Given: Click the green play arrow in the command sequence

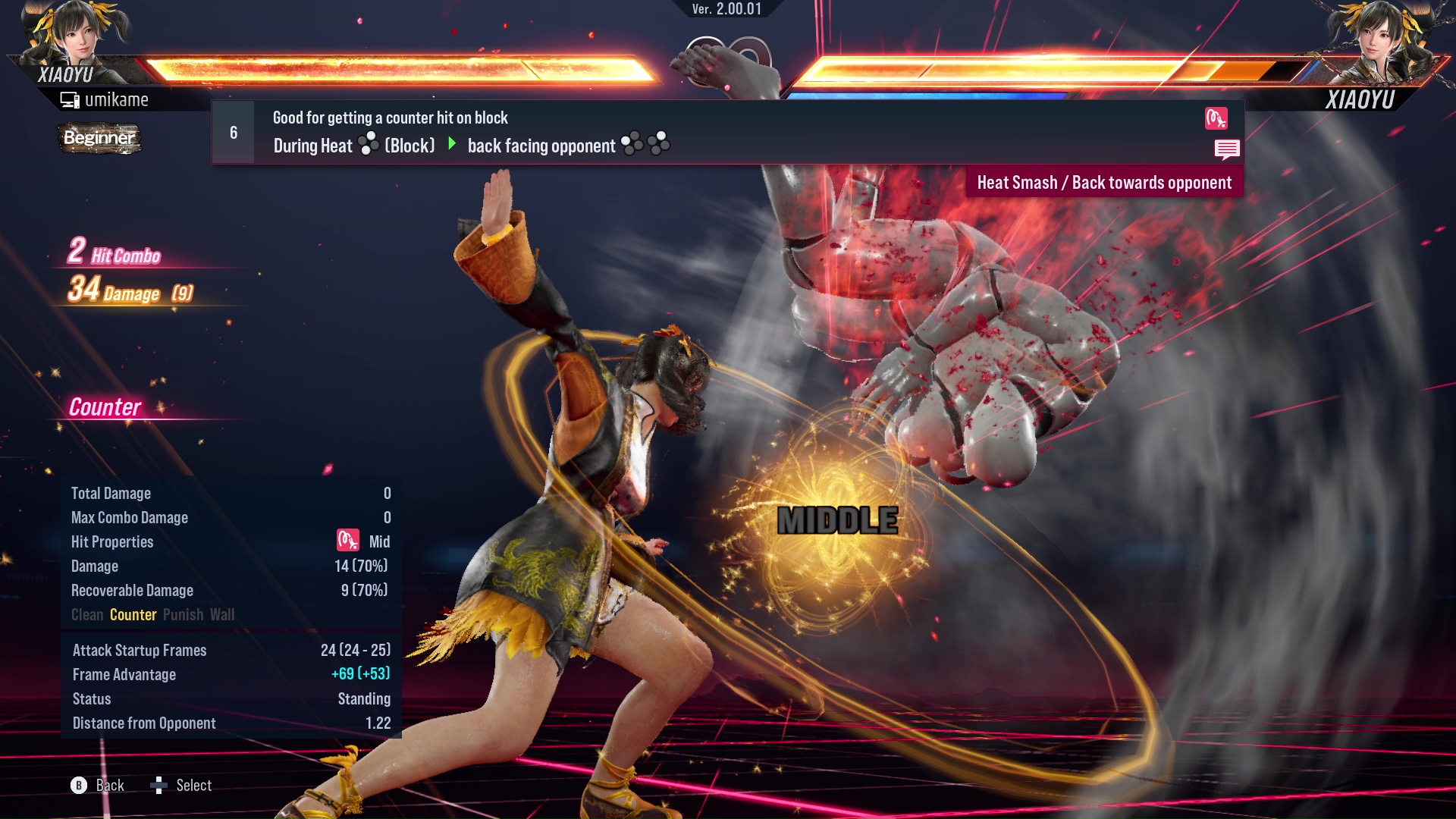Looking at the screenshot, I should (x=453, y=145).
